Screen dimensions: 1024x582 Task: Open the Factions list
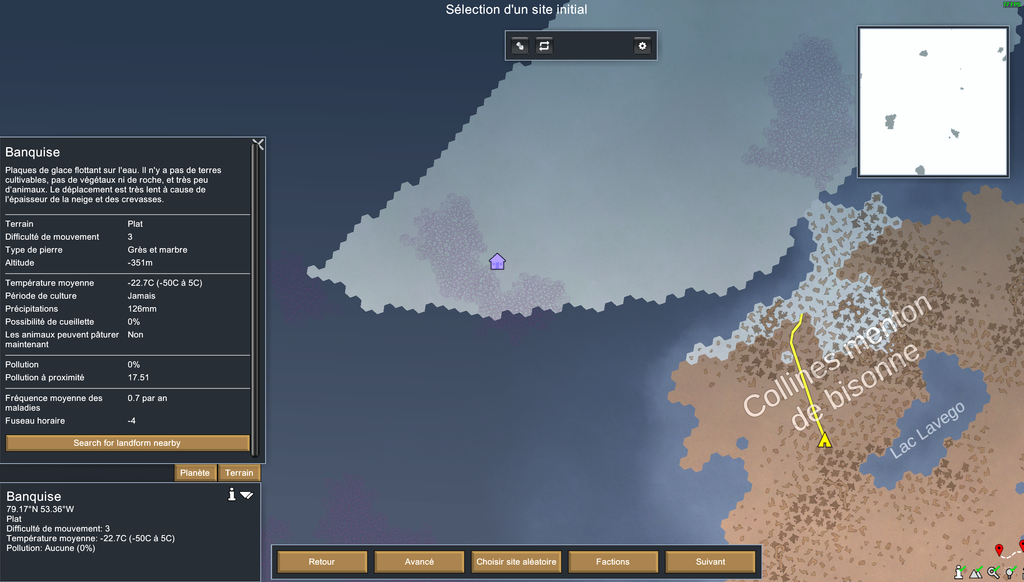click(x=613, y=562)
